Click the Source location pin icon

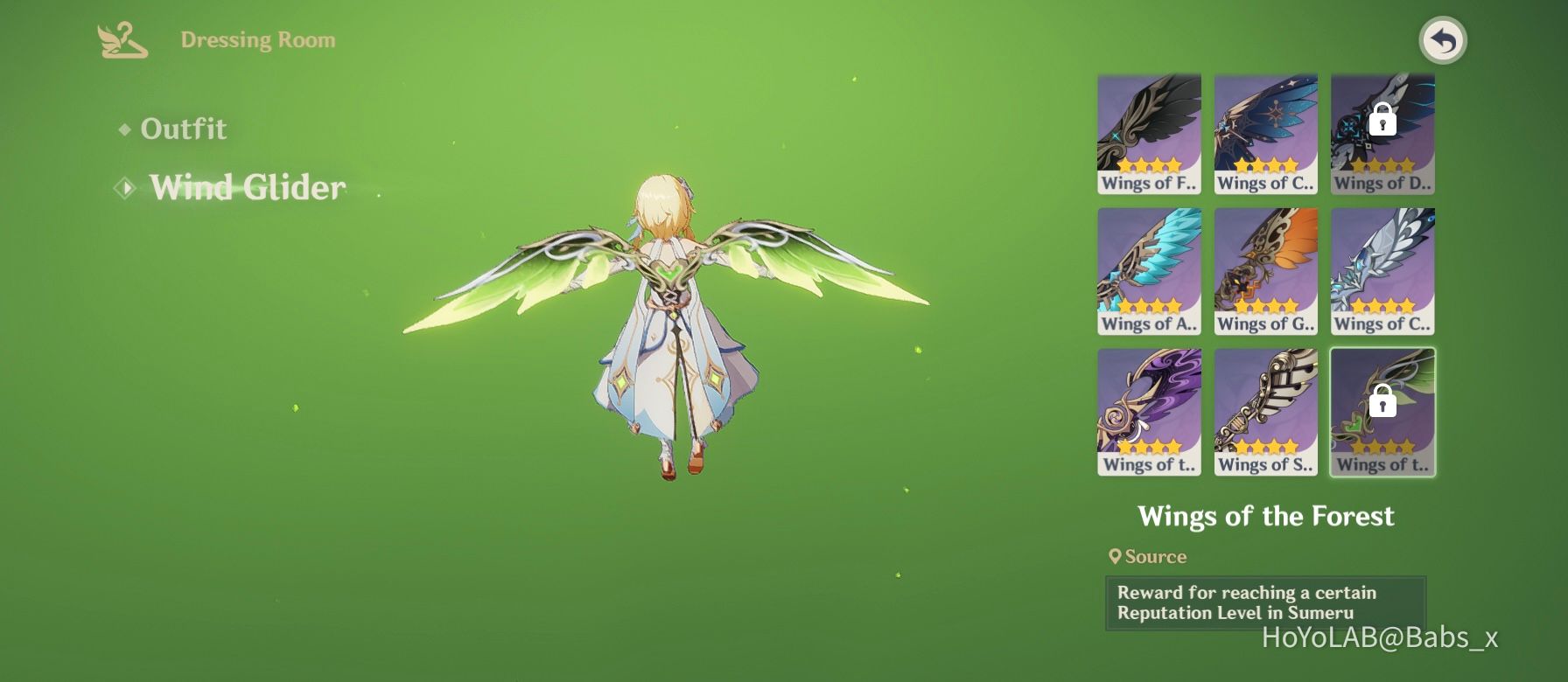pyautogui.click(x=1115, y=556)
